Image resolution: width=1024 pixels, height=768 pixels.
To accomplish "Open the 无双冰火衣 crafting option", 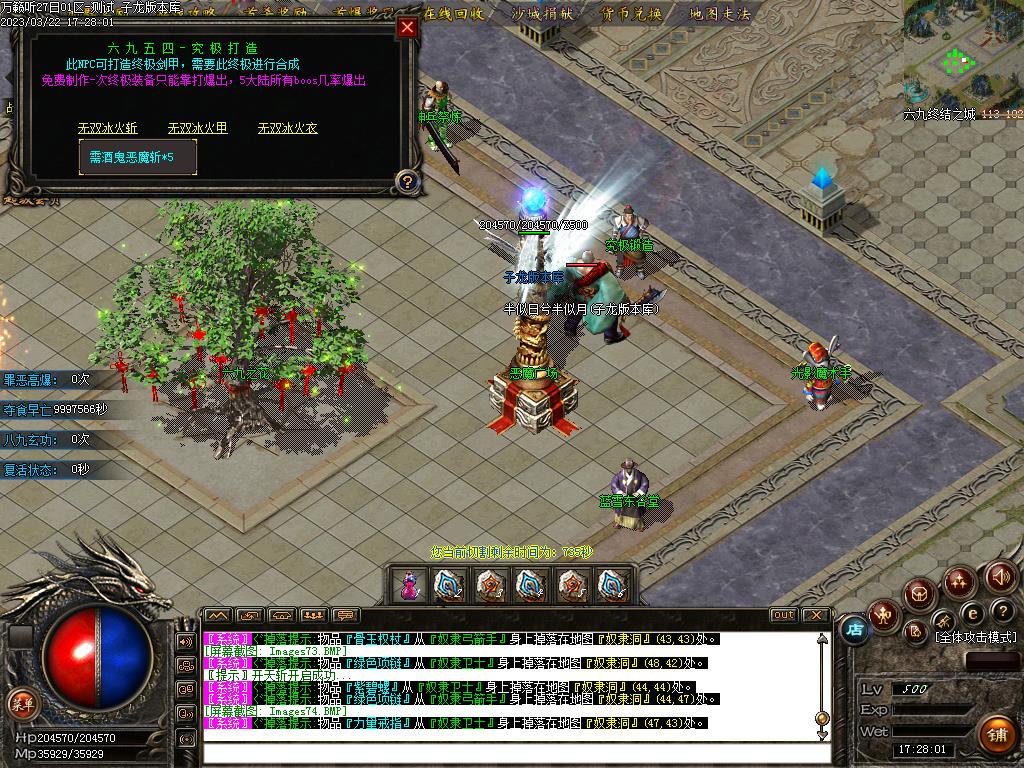I will coord(287,128).
